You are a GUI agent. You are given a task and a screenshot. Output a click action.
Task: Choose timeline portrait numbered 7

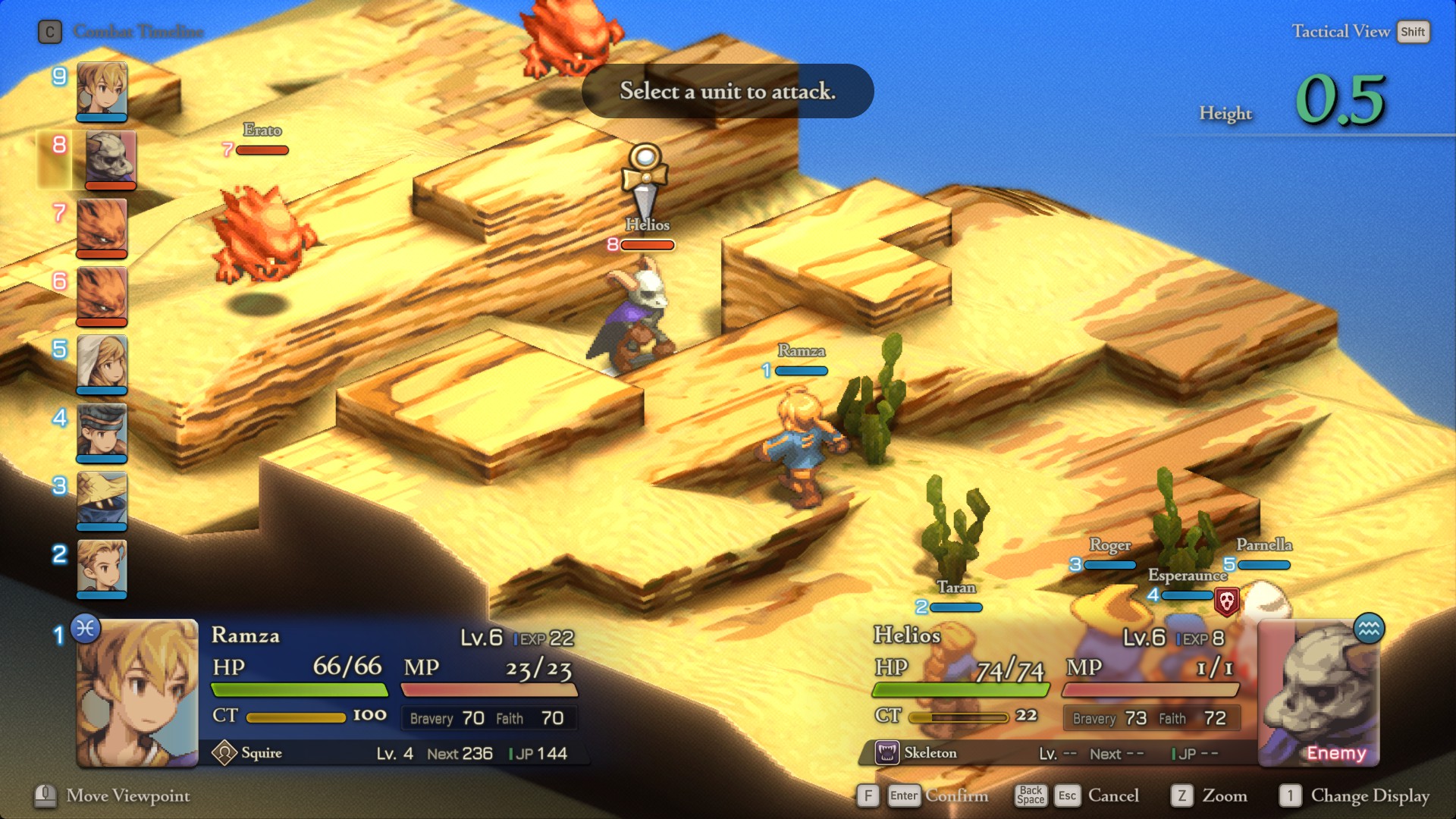pyautogui.click(x=102, y=227)
